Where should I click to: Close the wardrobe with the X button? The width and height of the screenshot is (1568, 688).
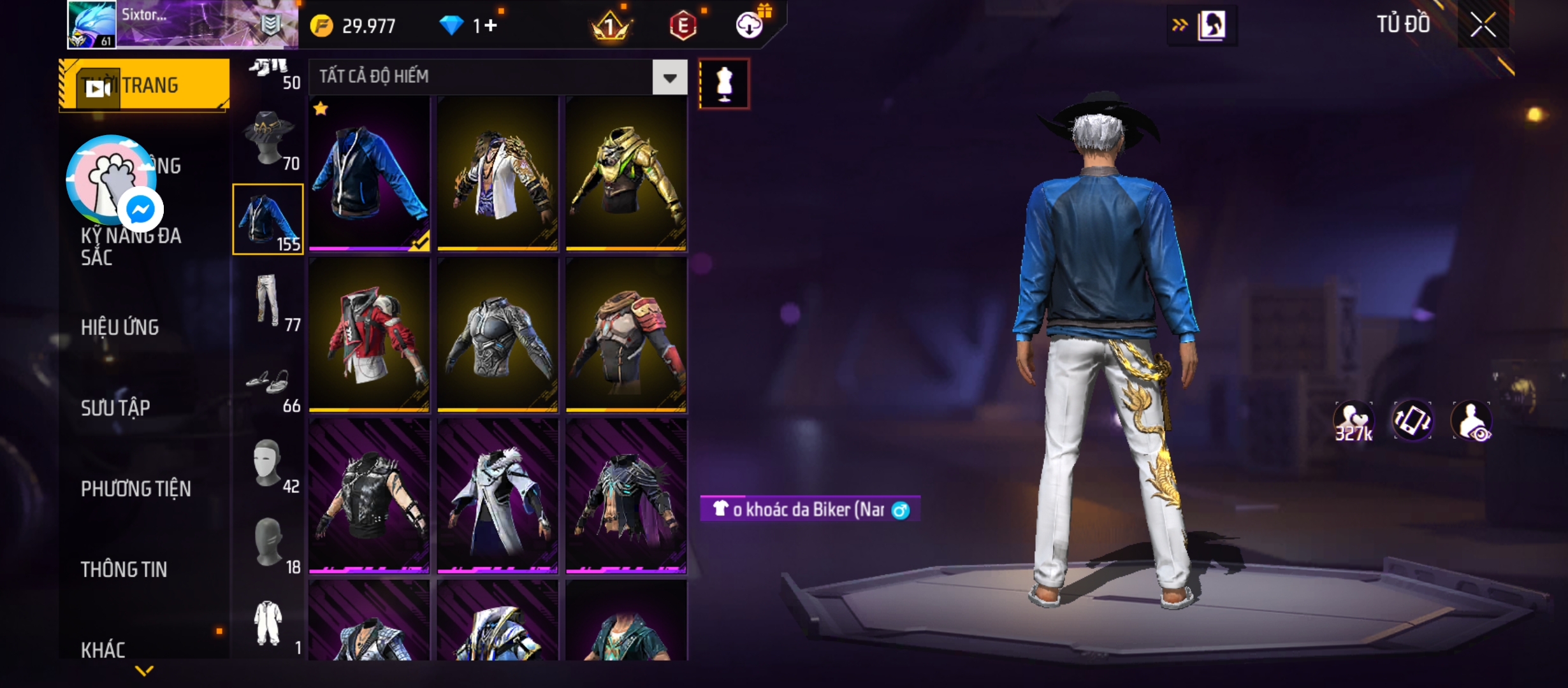(x=1483, y=25)
